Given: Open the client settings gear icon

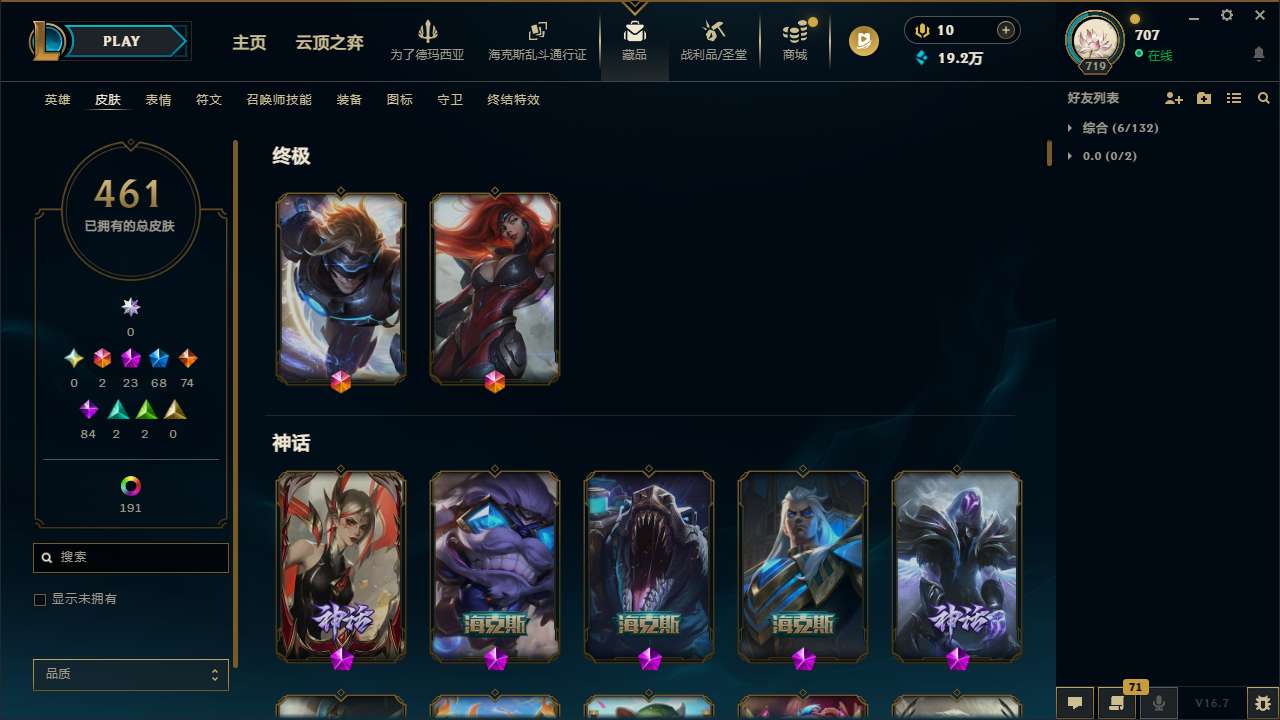Looking at the screenshot, I should [x=1226, y=15].
